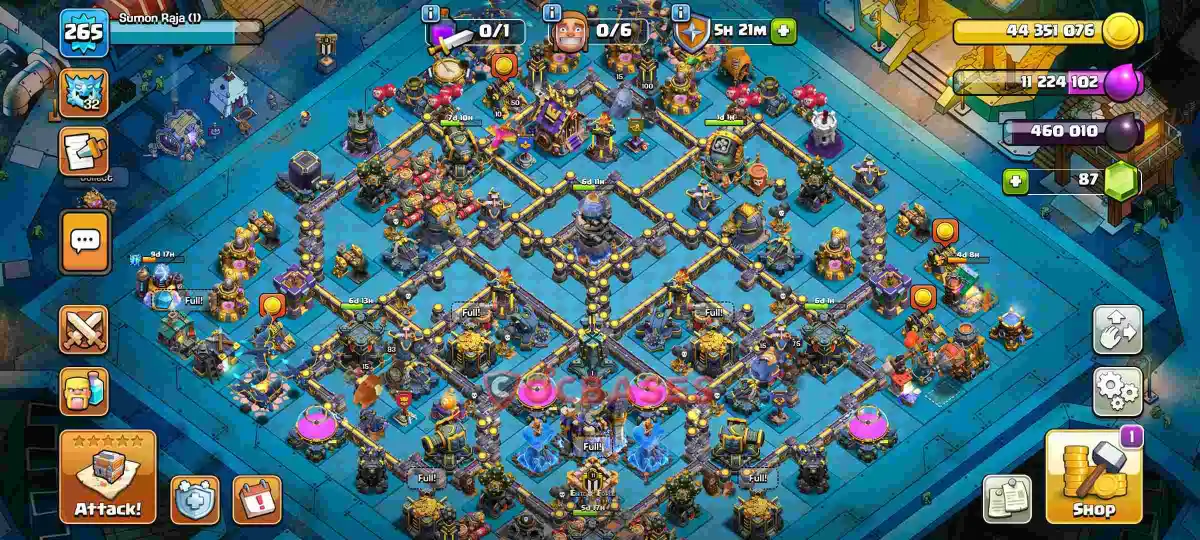
Task: Open the pinned notes button beside Shop
Action: click(x=1007, y=498)
